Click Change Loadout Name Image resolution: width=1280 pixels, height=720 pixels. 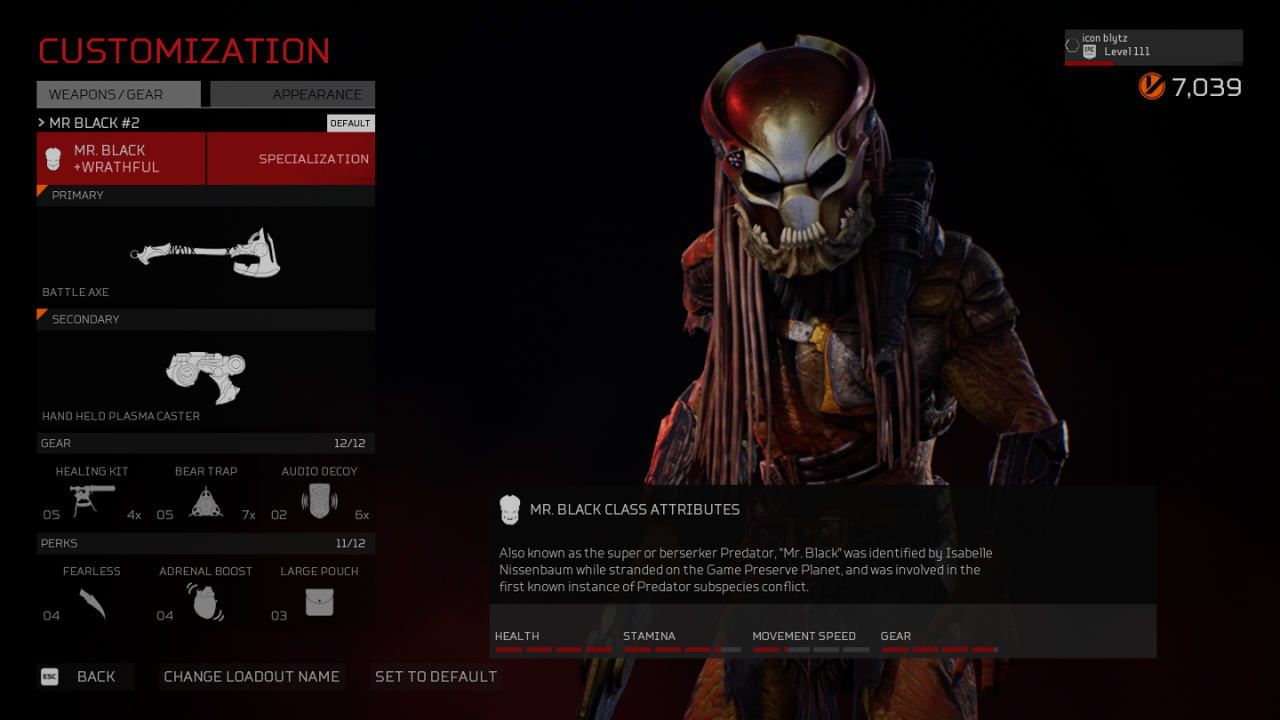pos(252,677)
